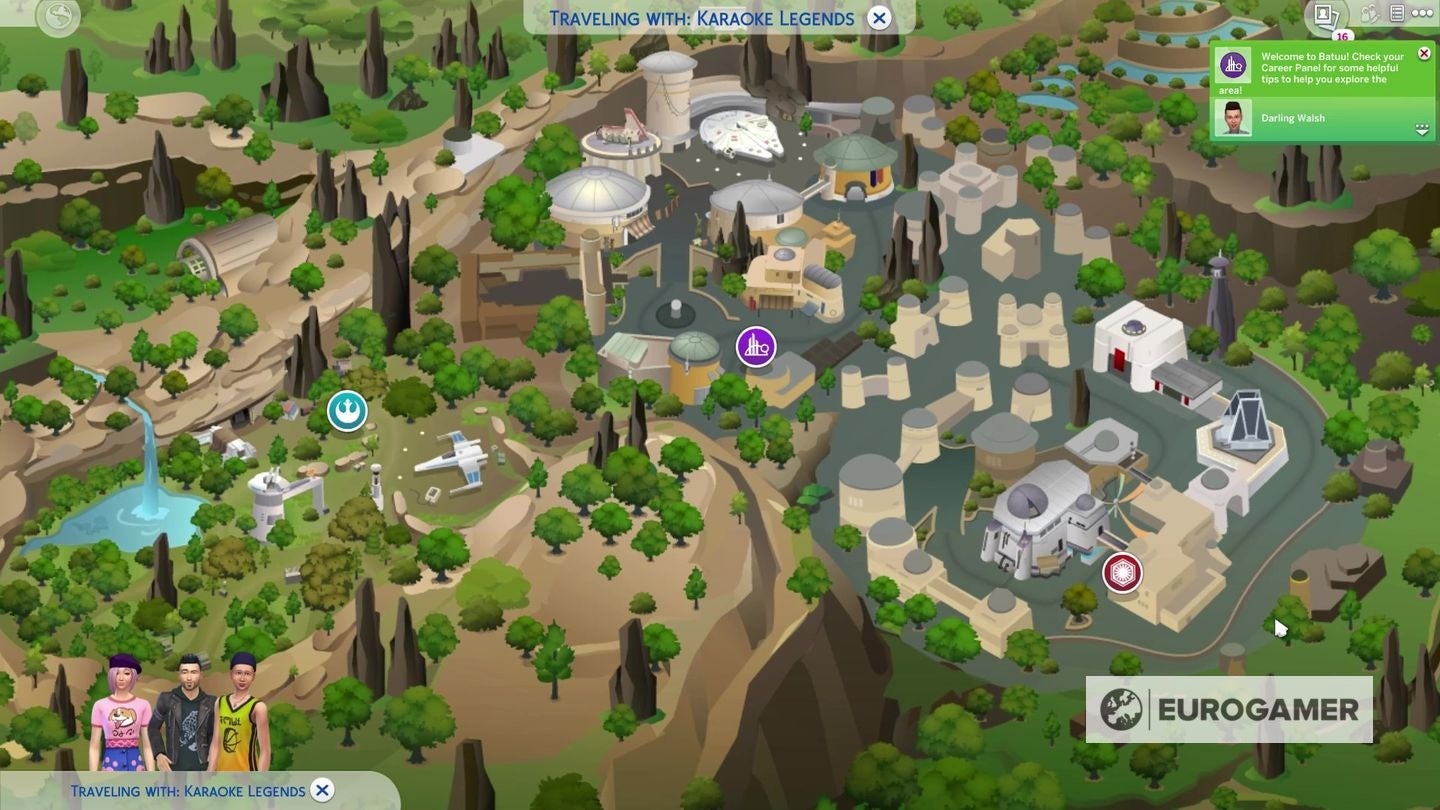Close the bottom Traveling with Karaoke Legends banner
1440x810 pixels.
point(321,790)
